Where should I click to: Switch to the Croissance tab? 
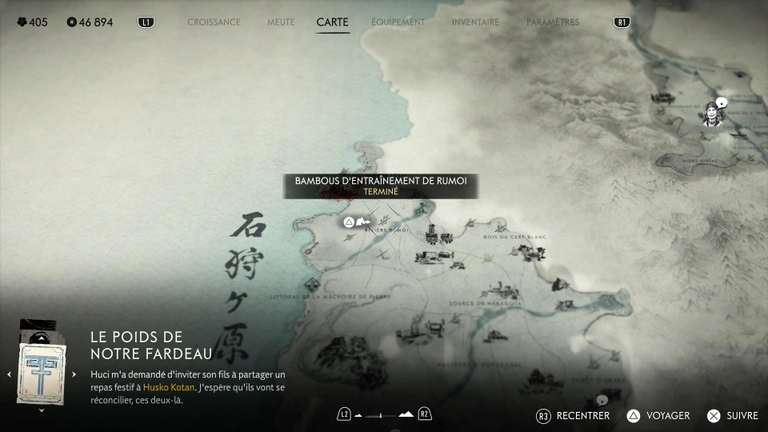coord(214,22)
